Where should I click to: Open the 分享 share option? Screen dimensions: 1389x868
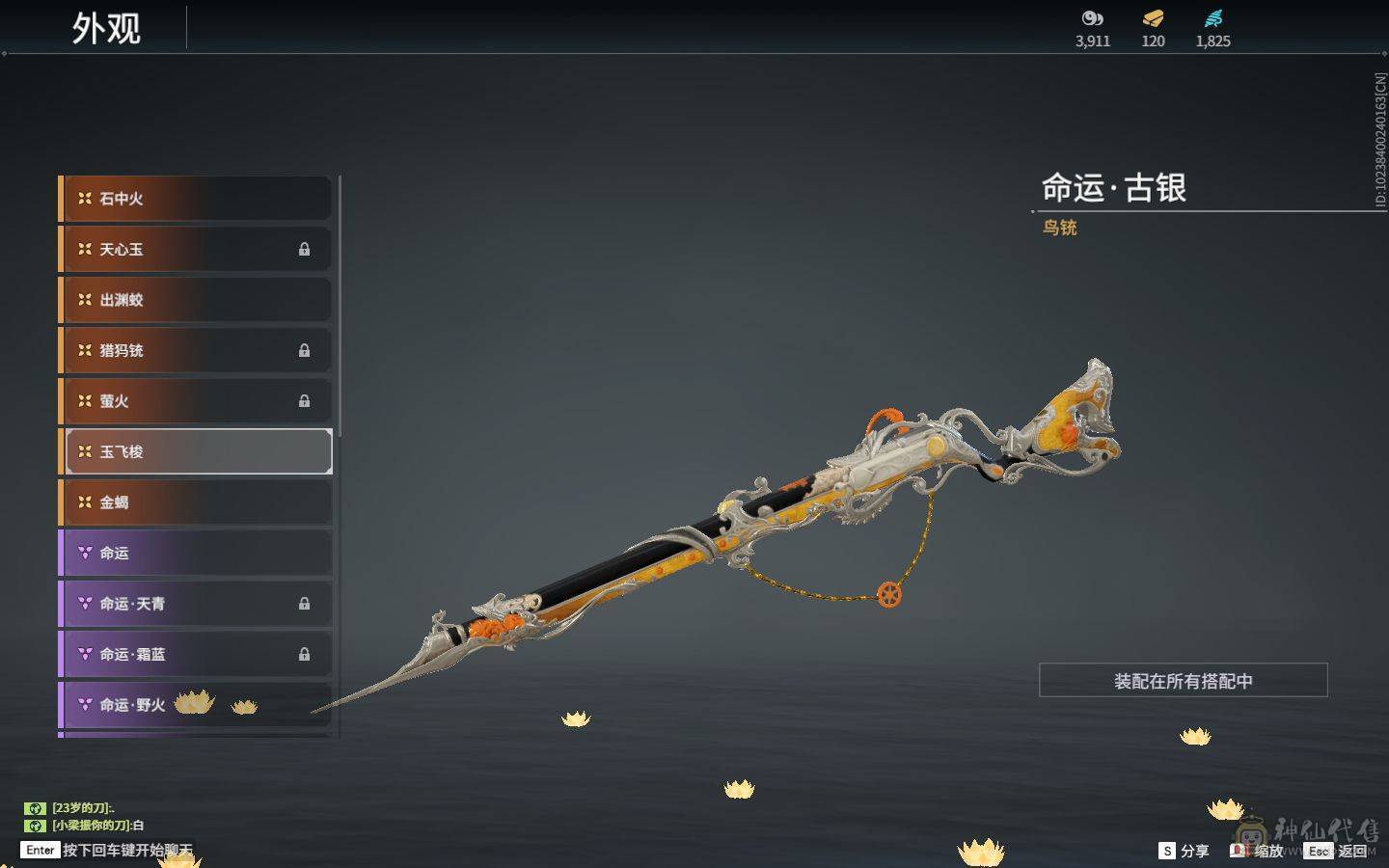click(x=1184, y=851)
